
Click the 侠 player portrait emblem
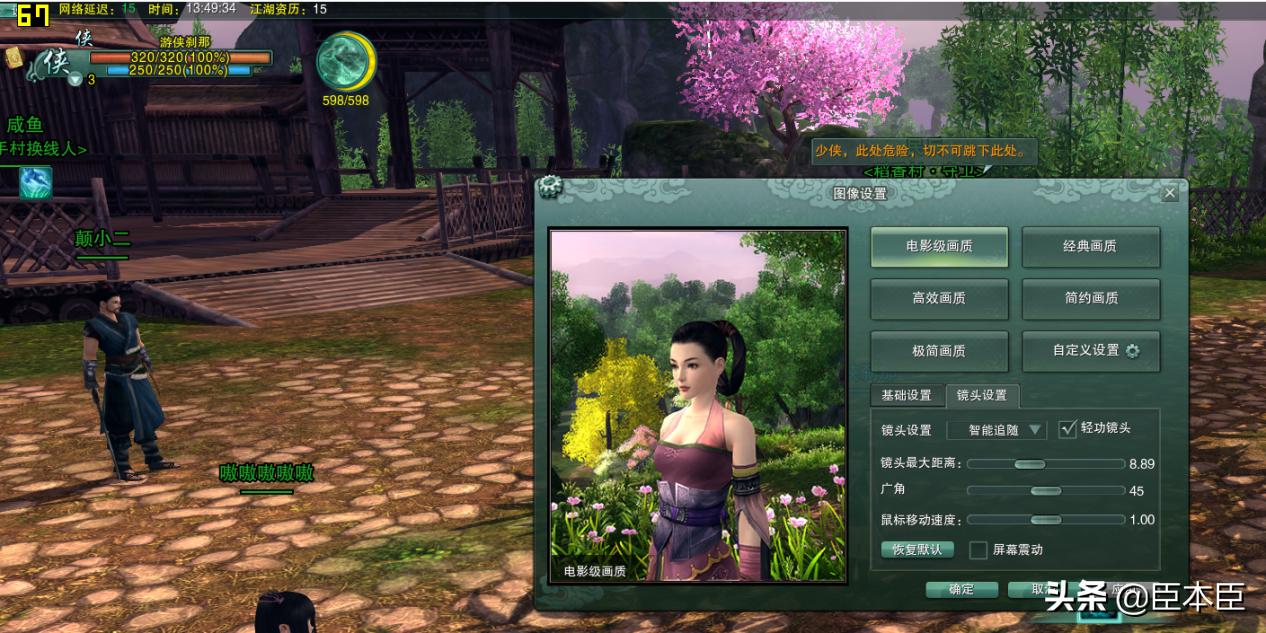click(x=54, y=63)
